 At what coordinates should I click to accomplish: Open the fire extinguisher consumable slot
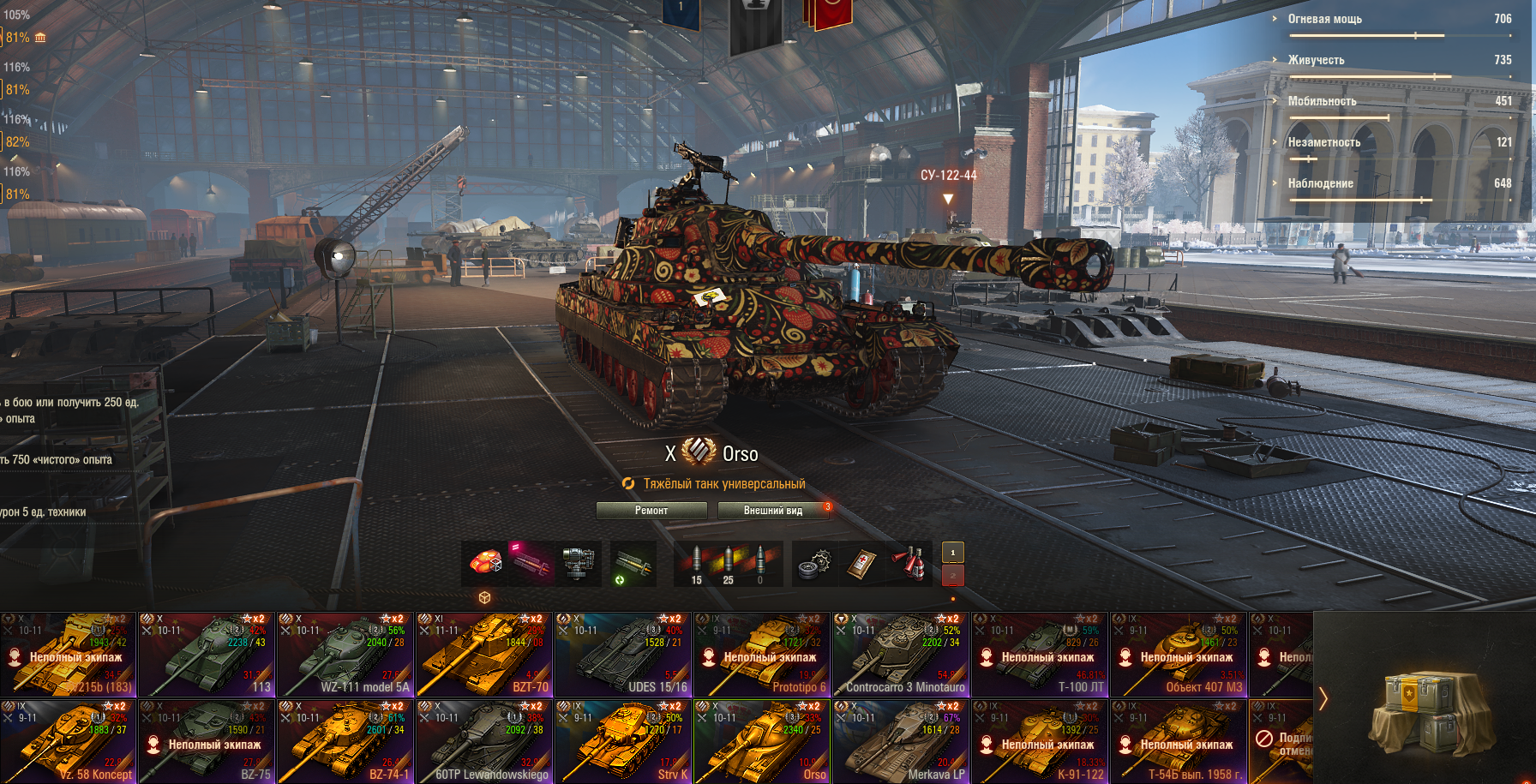pyautogui.click(x=909, y=564)
